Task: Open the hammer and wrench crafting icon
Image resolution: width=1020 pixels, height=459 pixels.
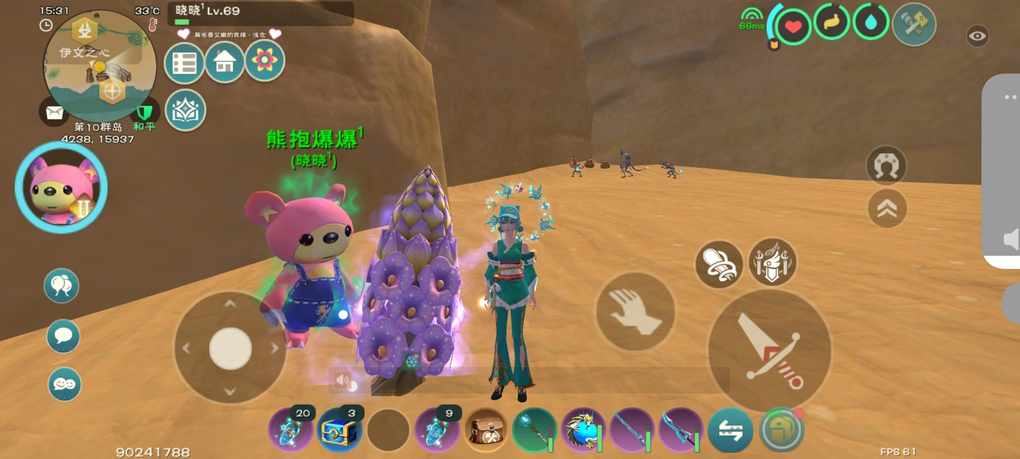Action: pos(914,25)
